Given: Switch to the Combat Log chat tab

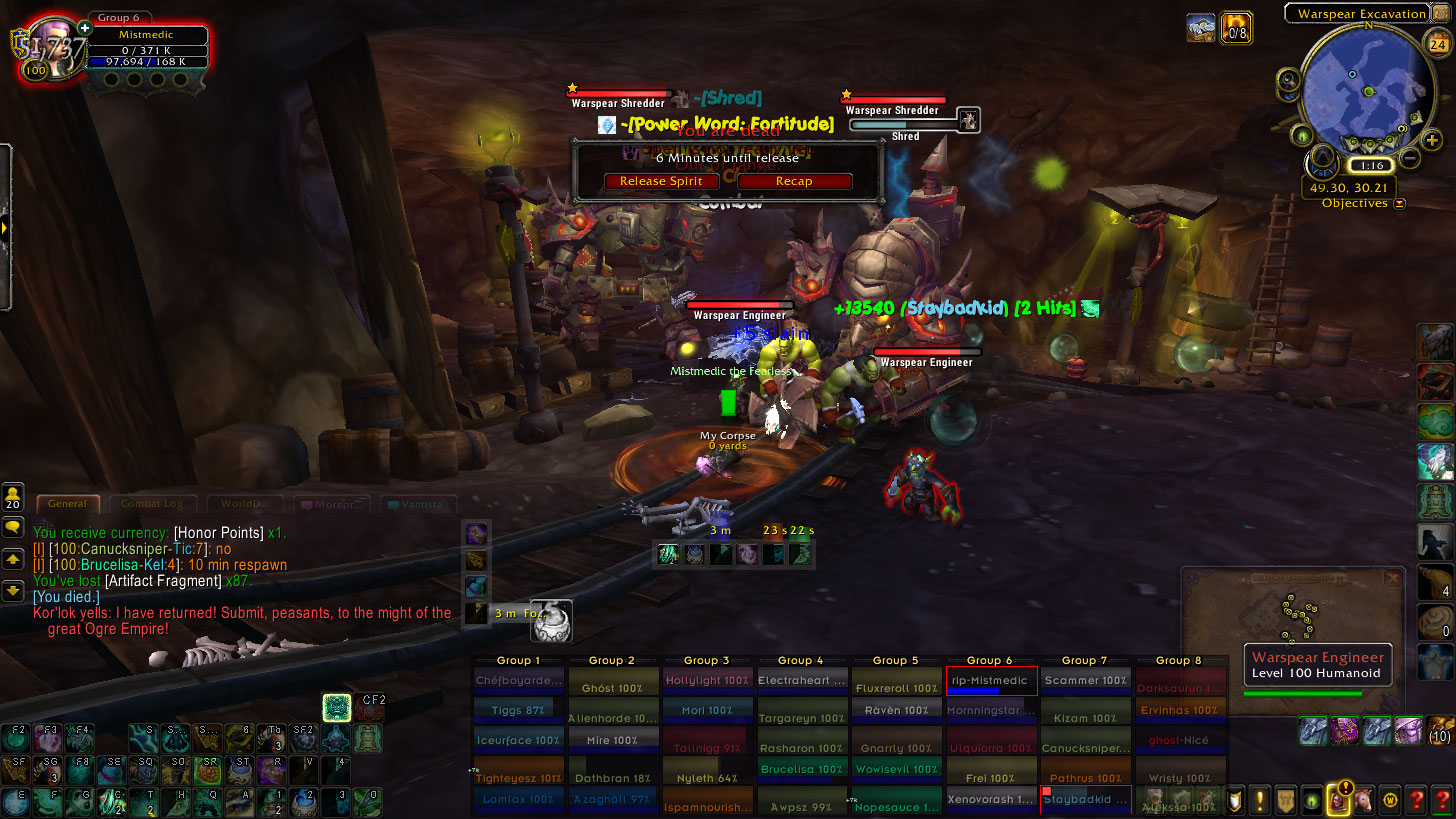Looking at the screenshot, I should coord(152,504).
